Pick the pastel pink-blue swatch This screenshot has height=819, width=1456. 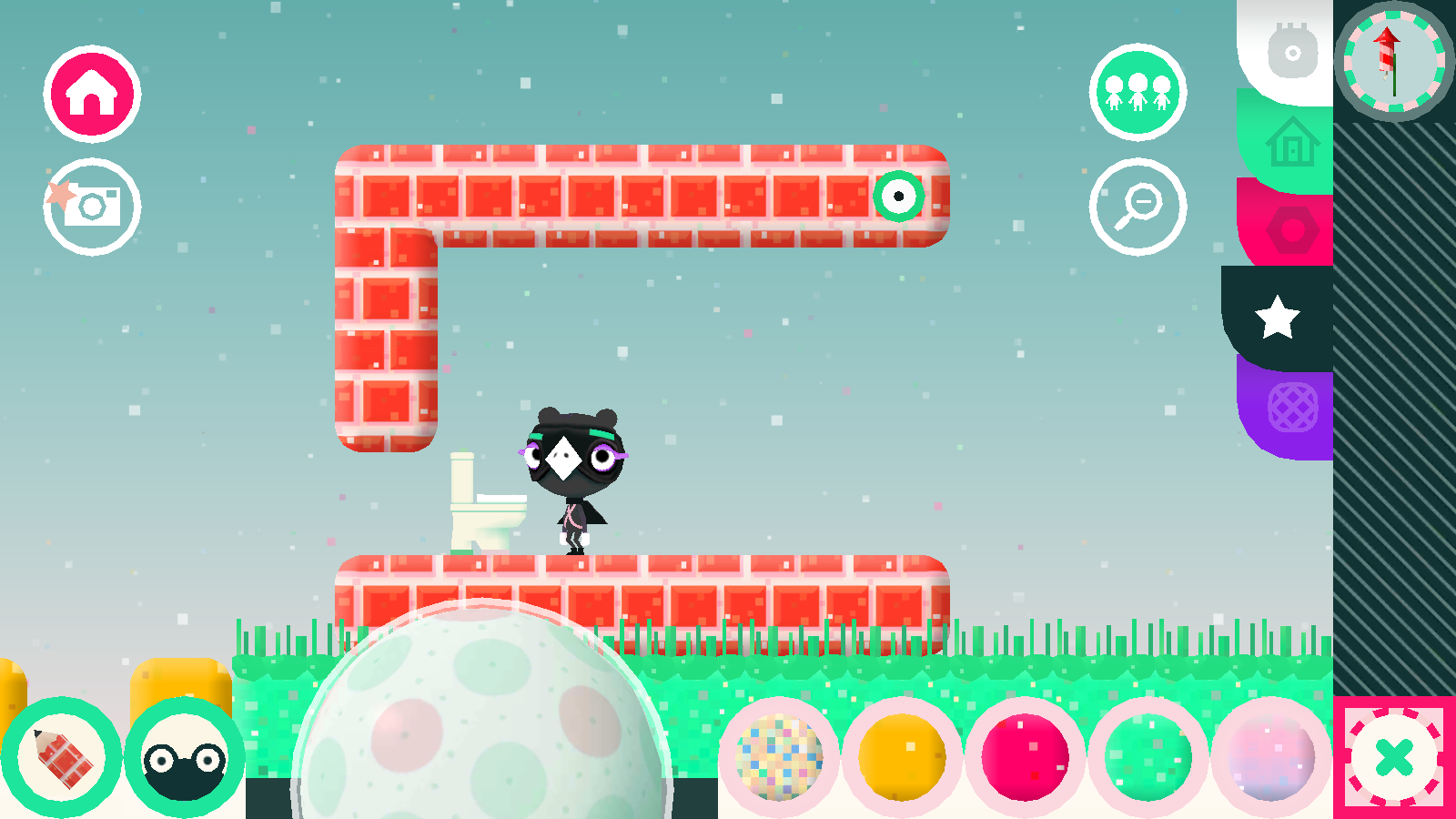[x=1270, y=757]
